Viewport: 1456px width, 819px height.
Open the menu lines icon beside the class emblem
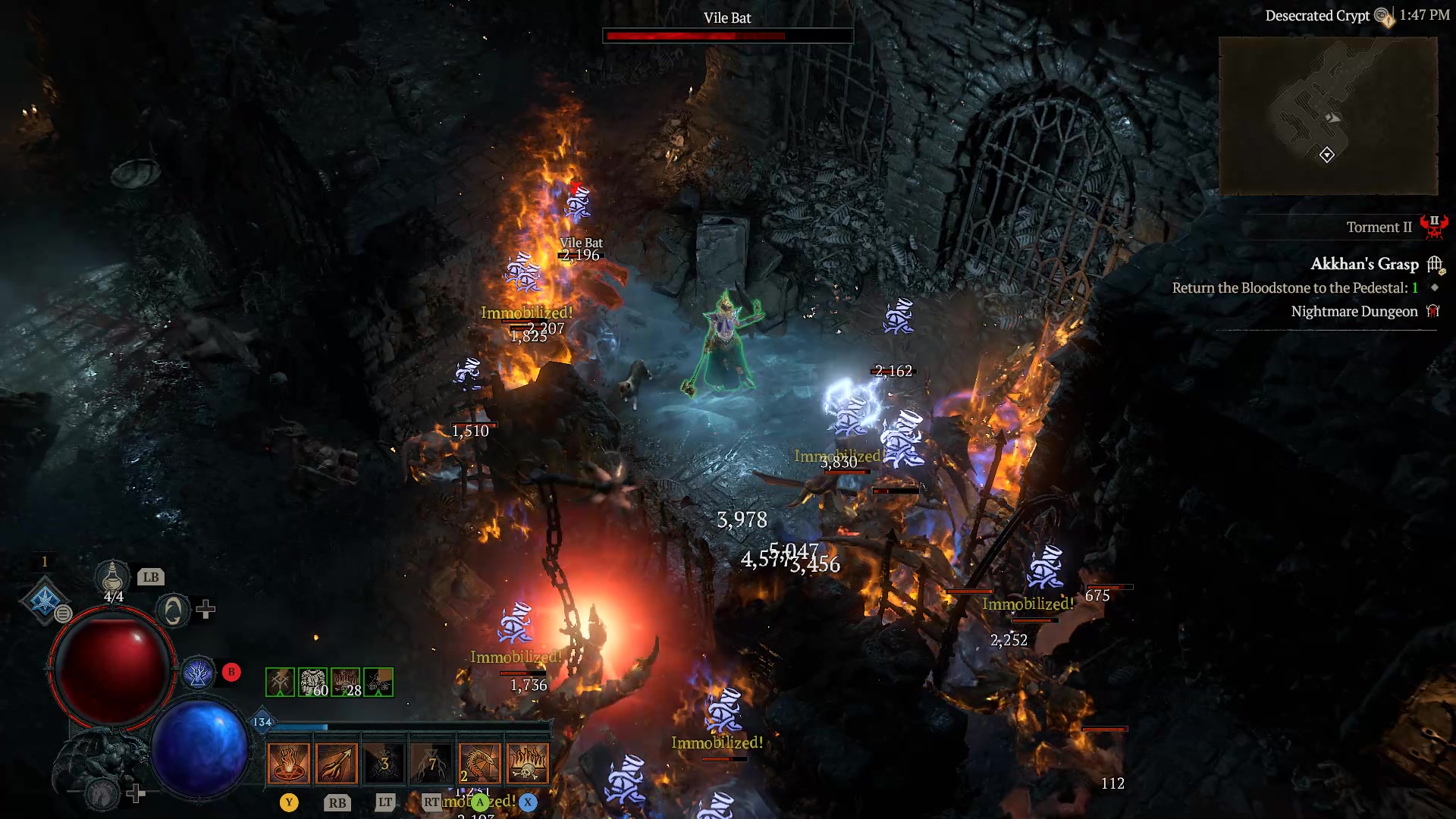62,613
